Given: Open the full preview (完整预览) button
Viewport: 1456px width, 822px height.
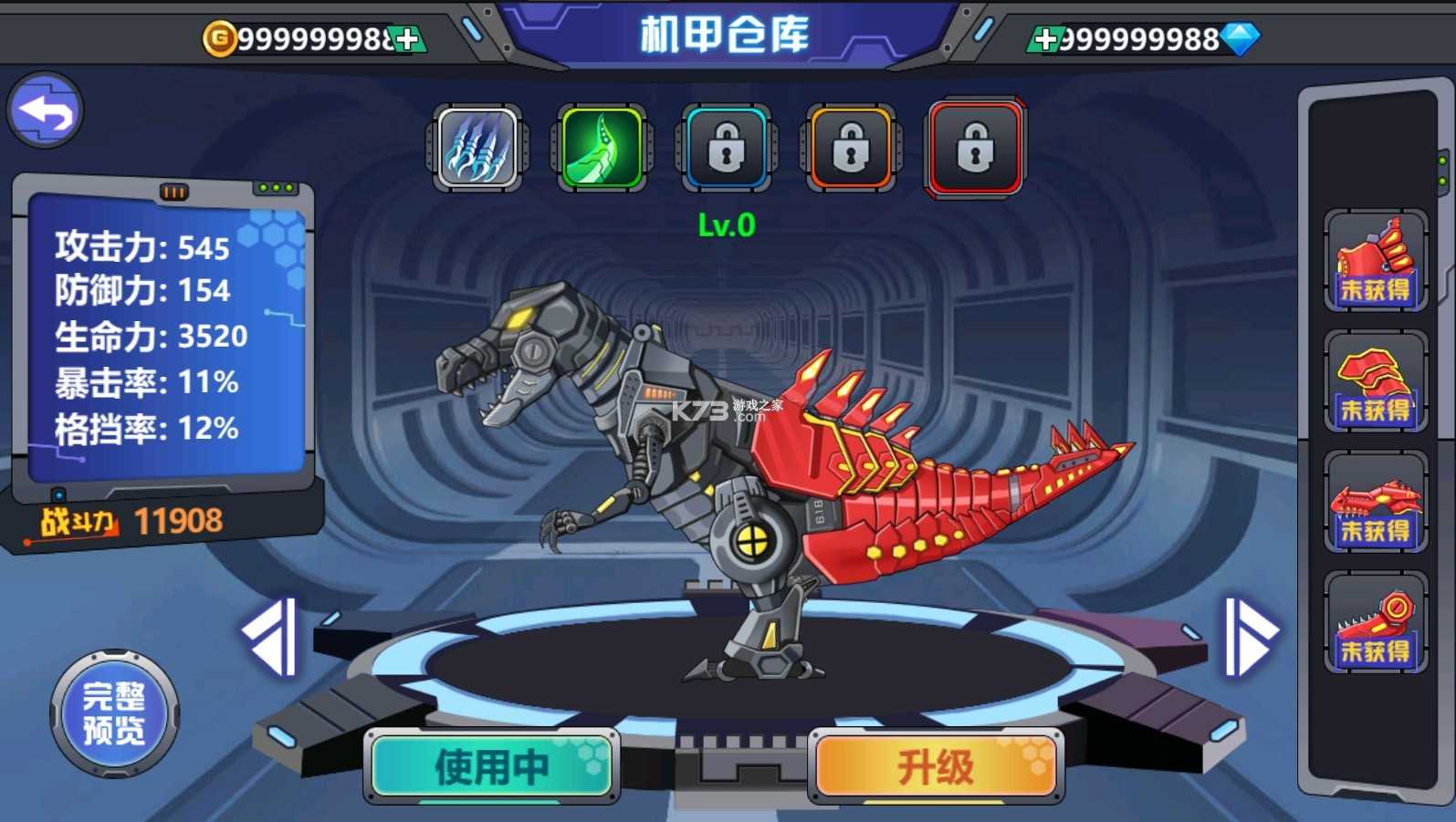Looking at the screenshot, I should click(114, 713).
